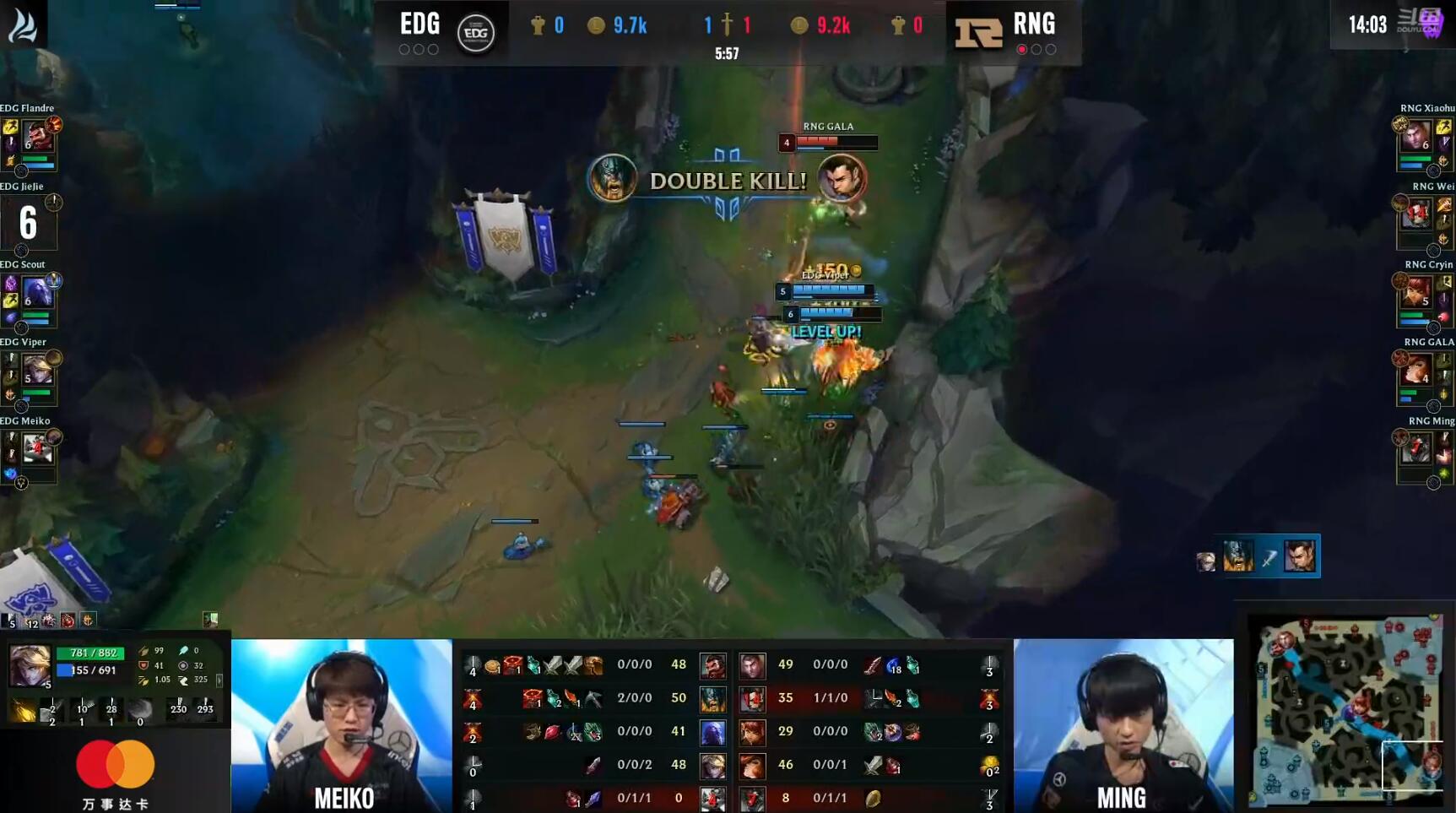Click the Draven thumbnail in the kill feed popup
The height and width of the screenshot is (813, 1456).
click(x=1300, y=556)
